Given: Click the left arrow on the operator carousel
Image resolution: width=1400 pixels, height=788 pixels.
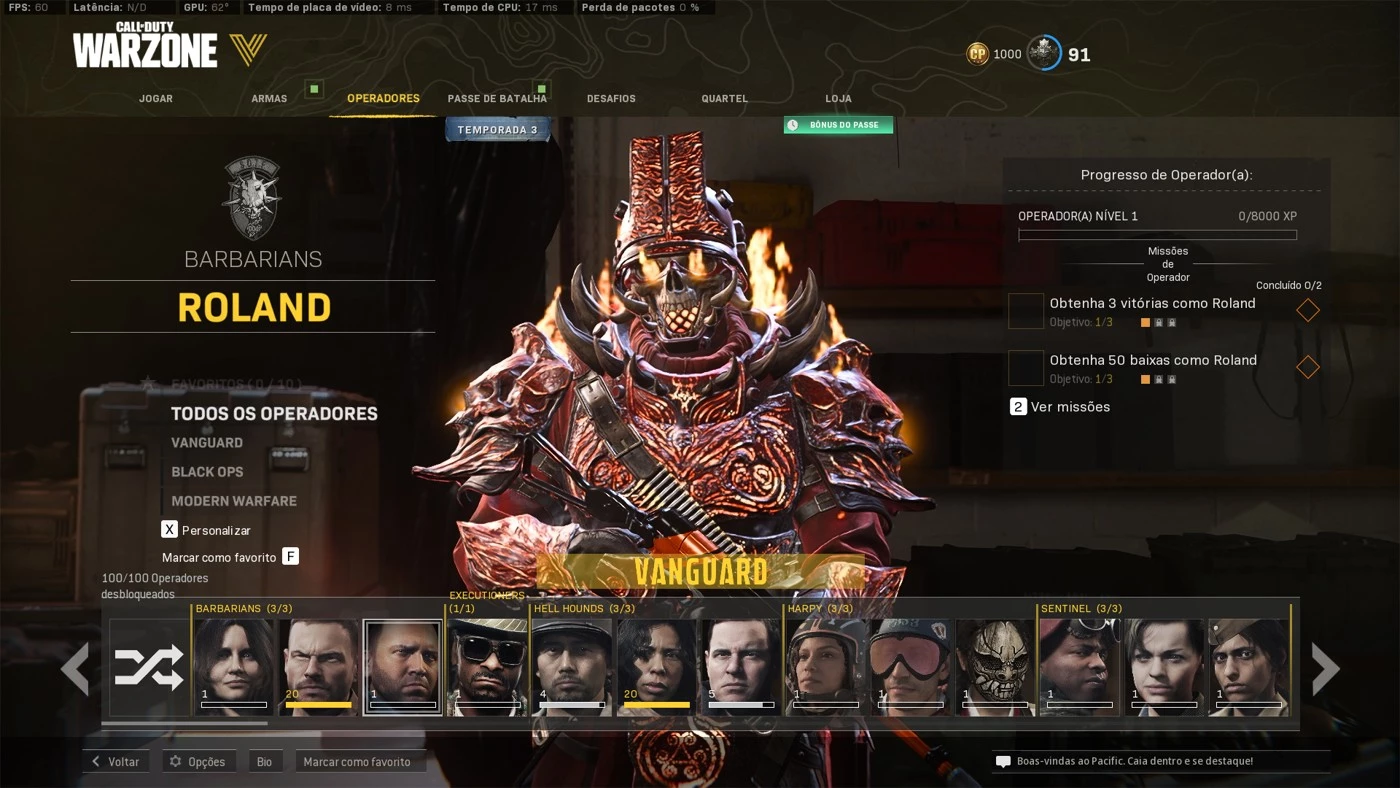Looking at the screenshot, I should [75, 667].
